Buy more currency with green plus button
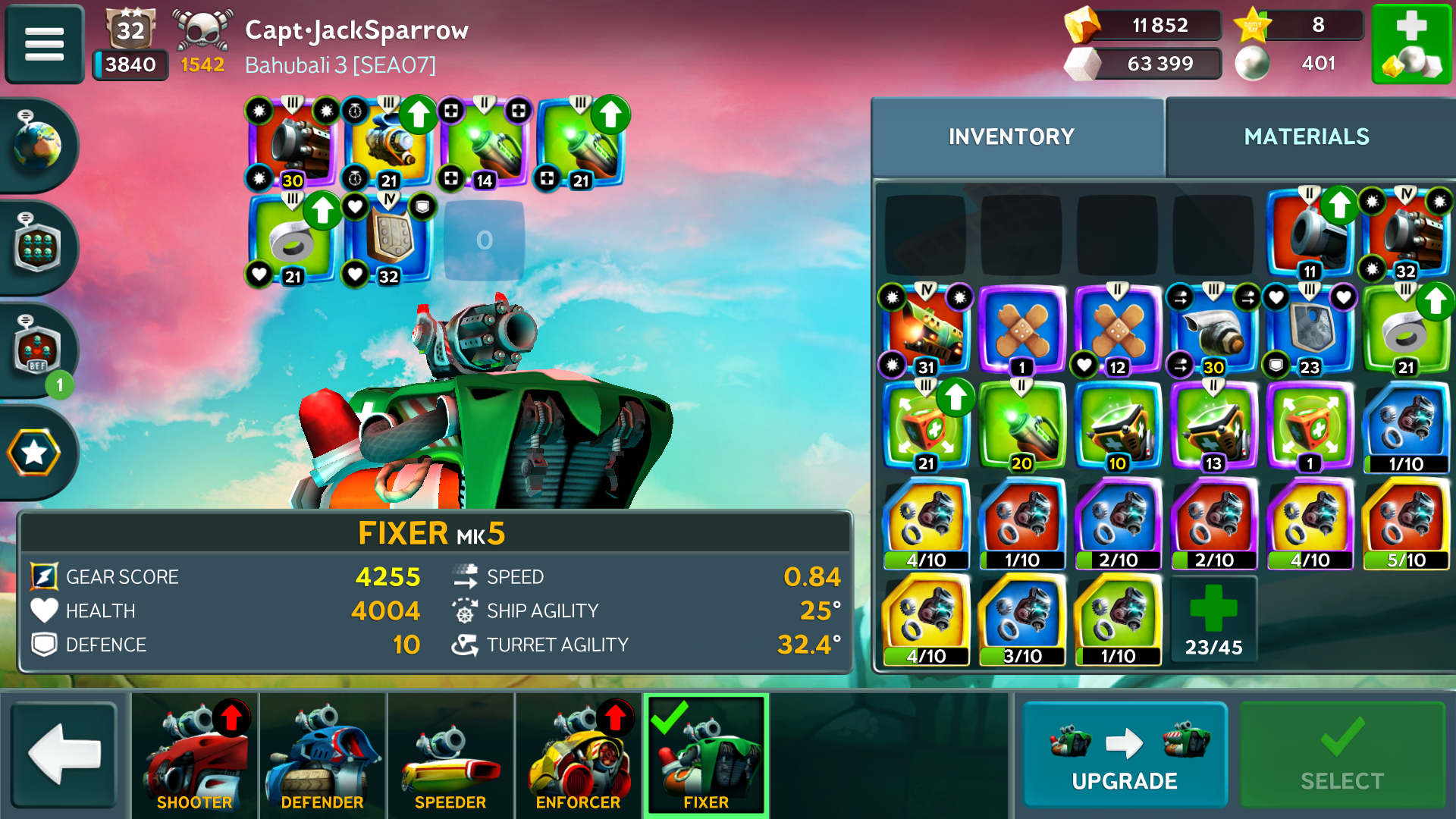 (x=1411, y=43)
